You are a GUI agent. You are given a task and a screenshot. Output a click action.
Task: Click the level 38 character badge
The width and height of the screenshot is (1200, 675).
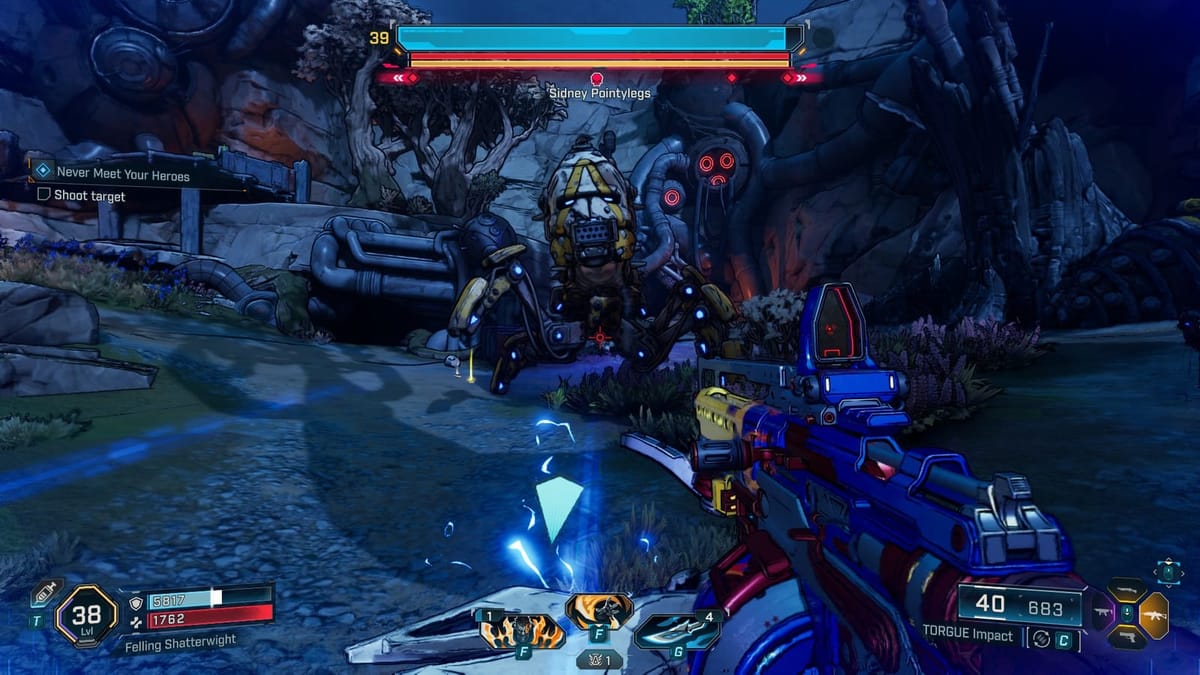point(88,615)
